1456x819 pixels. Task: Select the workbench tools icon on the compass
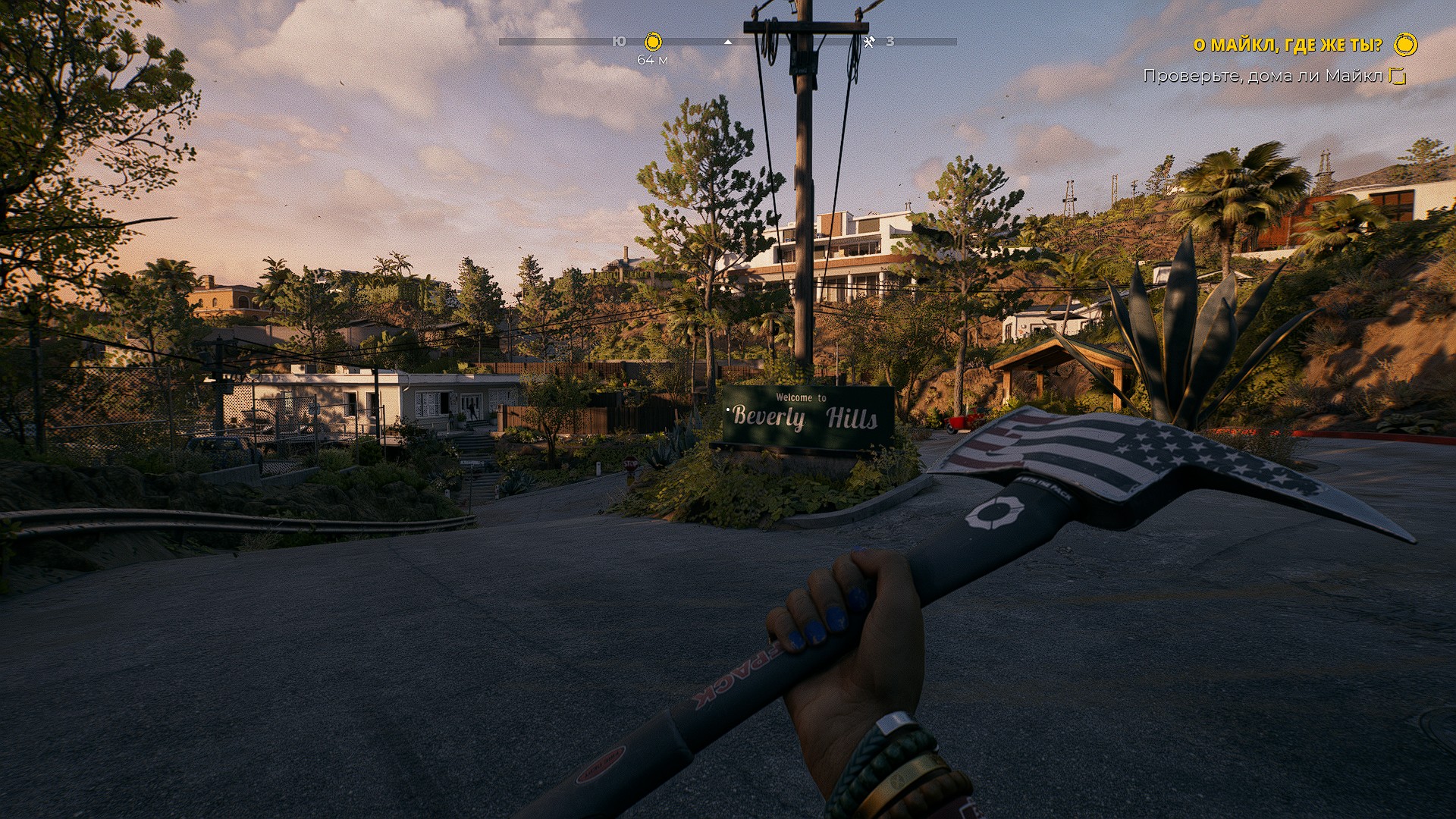[869, 42]
